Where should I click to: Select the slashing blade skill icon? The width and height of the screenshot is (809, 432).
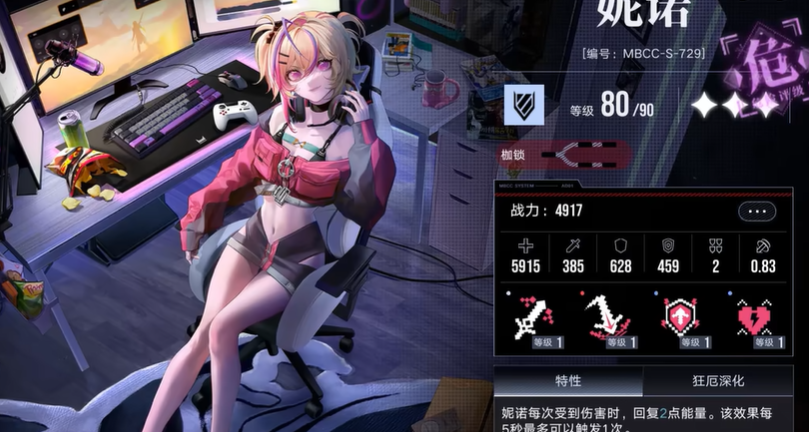[x=604, y=319]
